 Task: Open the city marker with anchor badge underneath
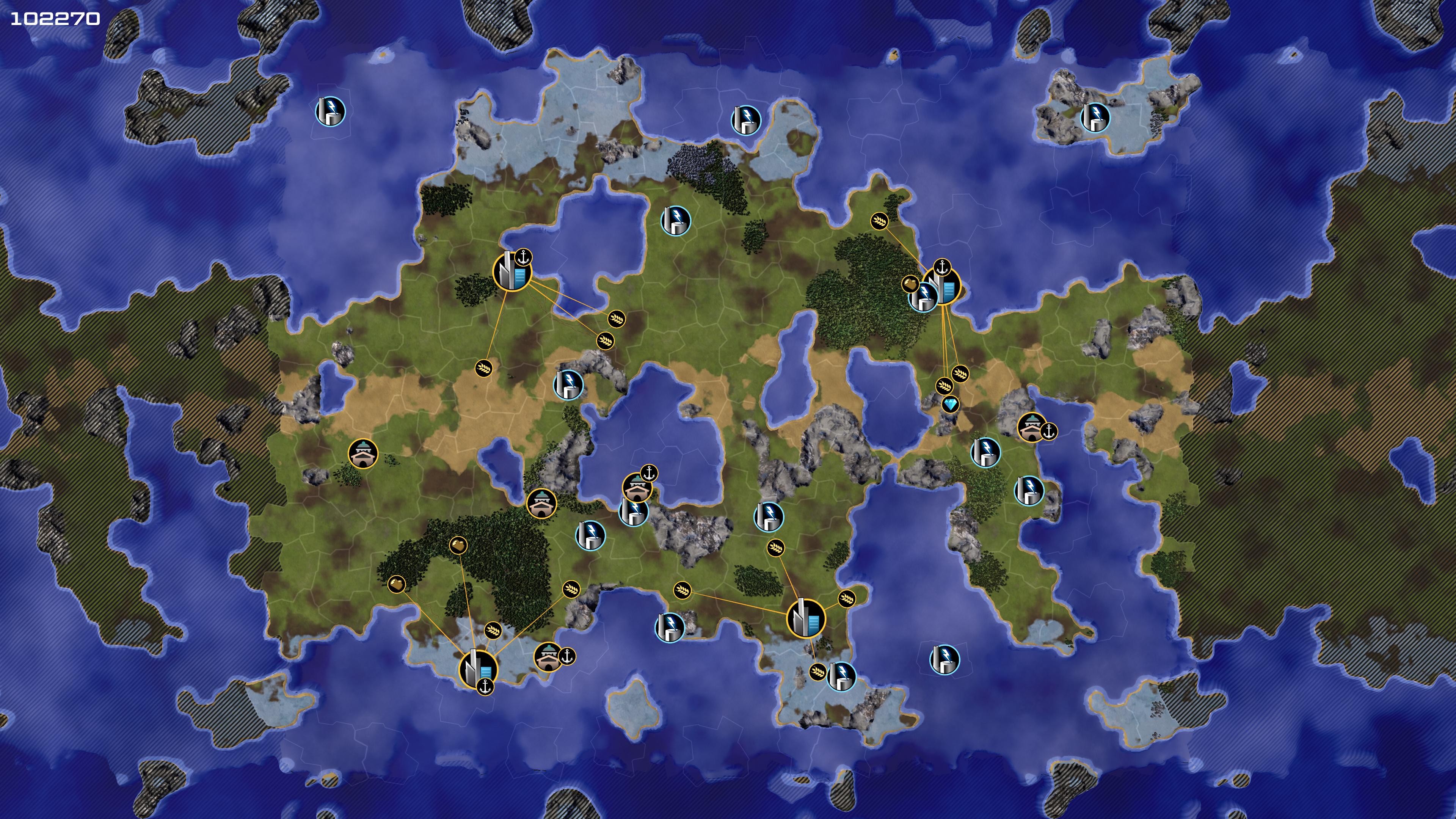[x=478, y=668]
